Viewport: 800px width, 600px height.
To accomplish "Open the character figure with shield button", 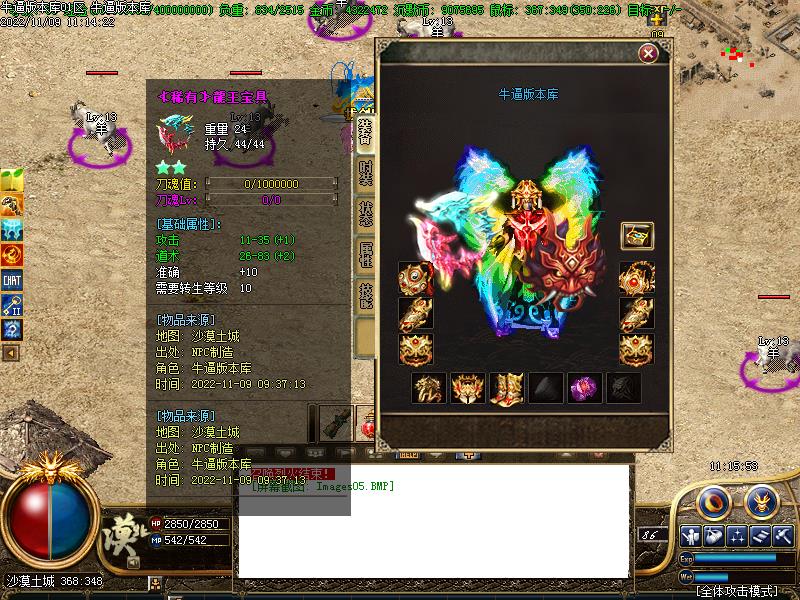I will 689,535.
